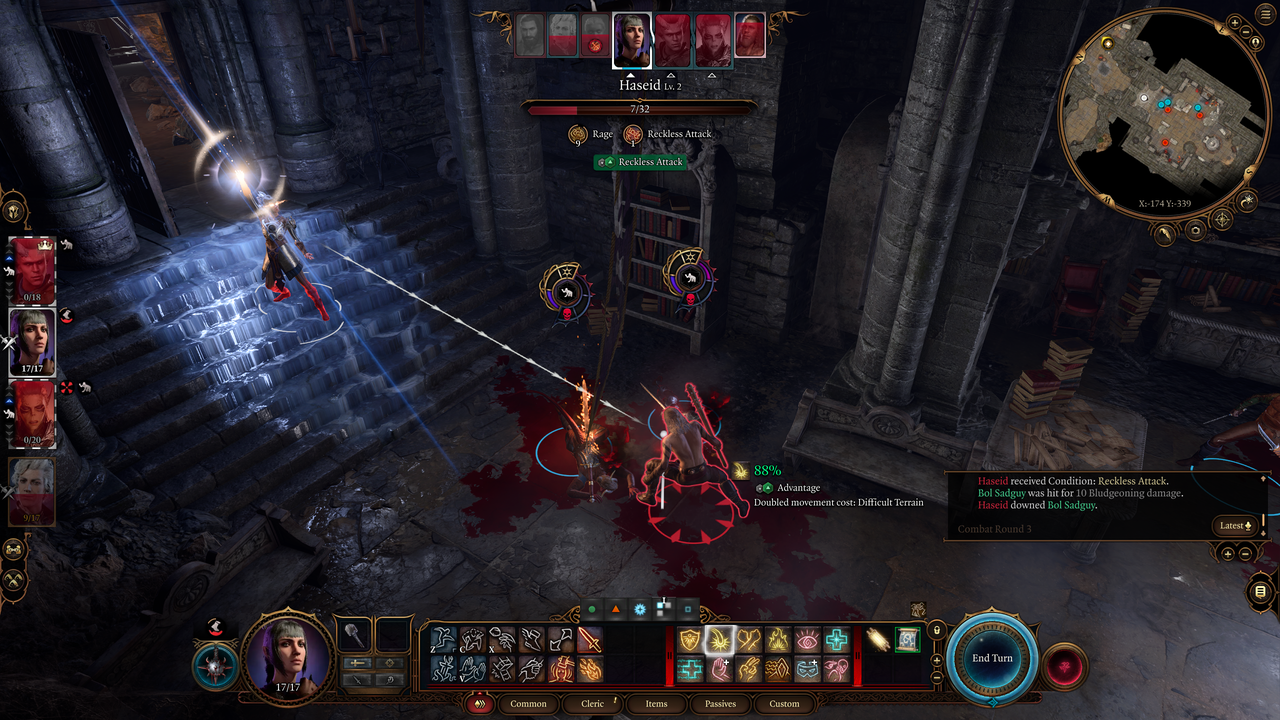This screenshot has height=720, width=1280.
Task: Use the scroll item in the hotbar
Action: tap(907, 640)
